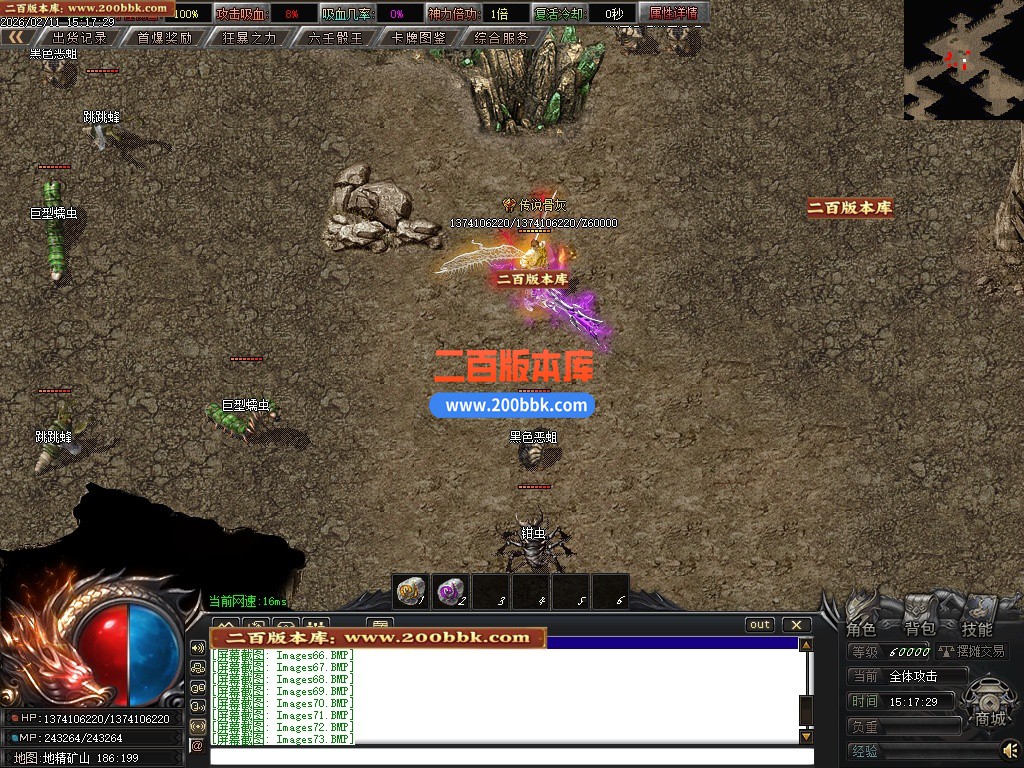
Task: Open the 商城 shop mall
Action: click(991, 718)
